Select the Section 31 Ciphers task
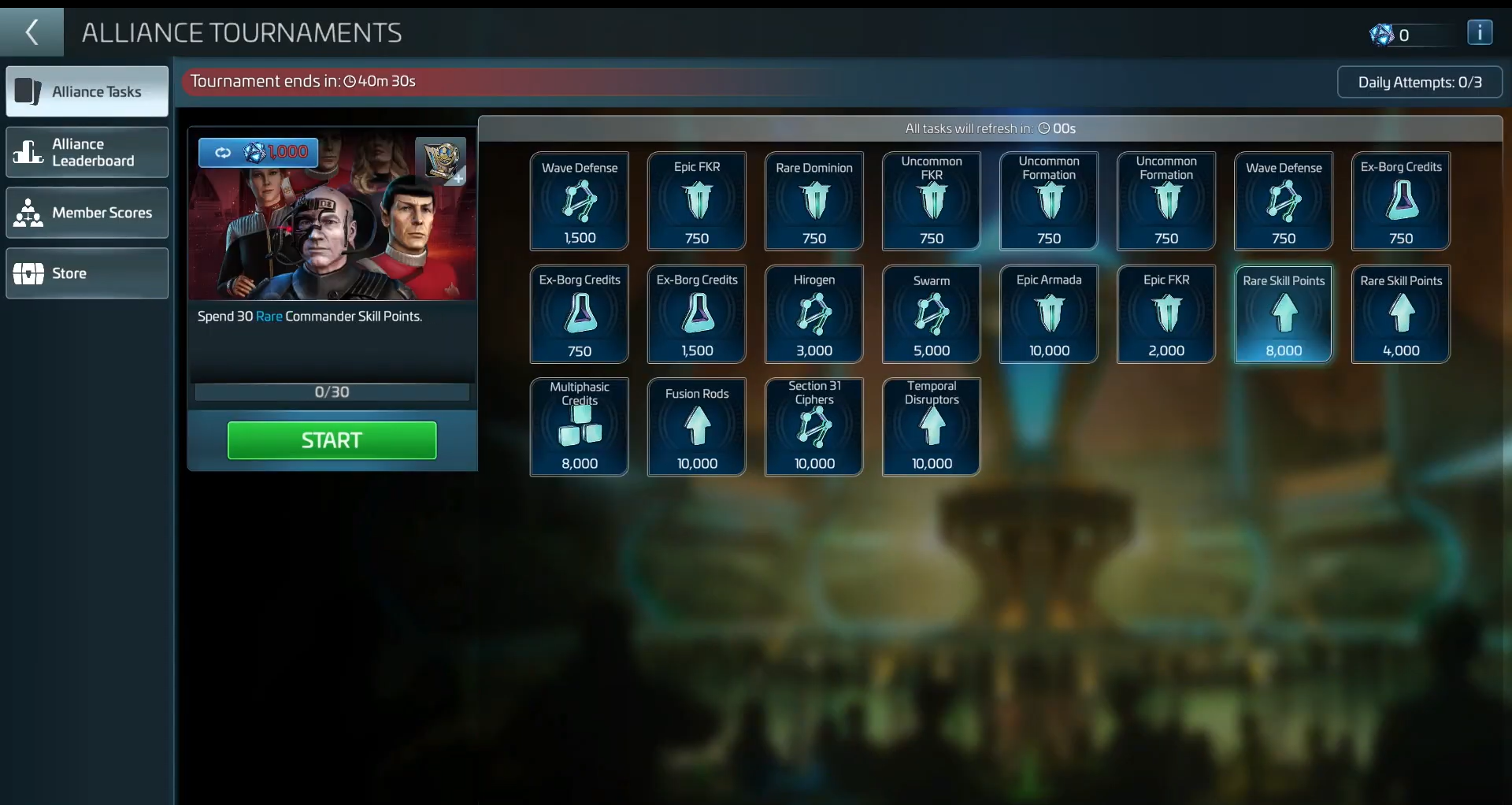 click(x=813, y=427)
